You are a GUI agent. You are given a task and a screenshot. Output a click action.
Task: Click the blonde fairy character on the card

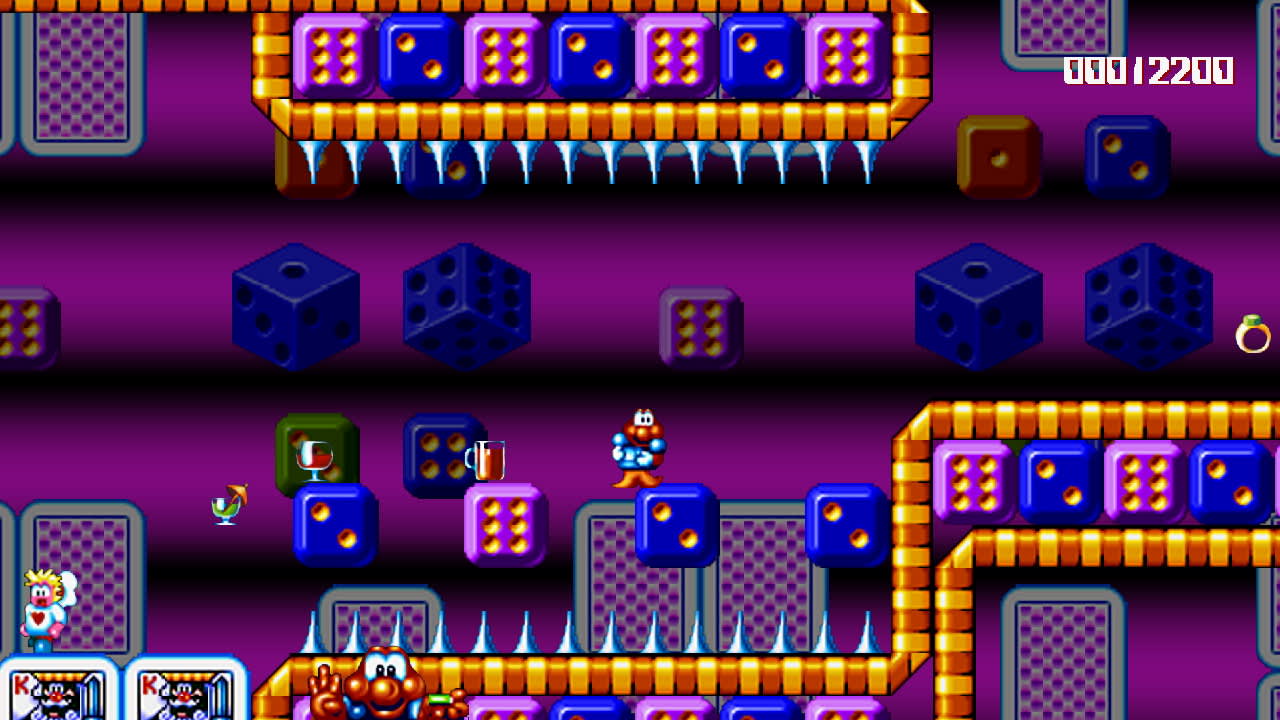tap(38, 610)
